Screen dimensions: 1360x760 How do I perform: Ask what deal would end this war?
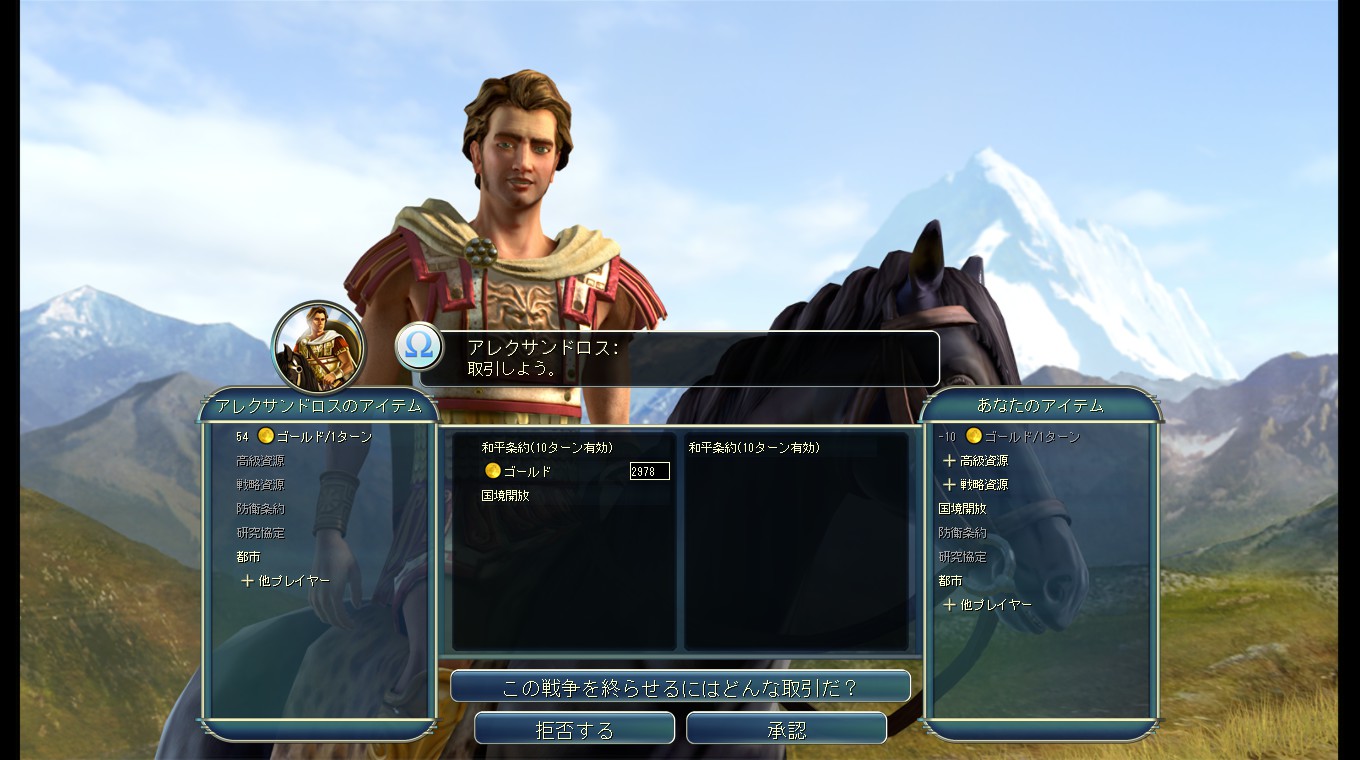(x=680, y=687)
